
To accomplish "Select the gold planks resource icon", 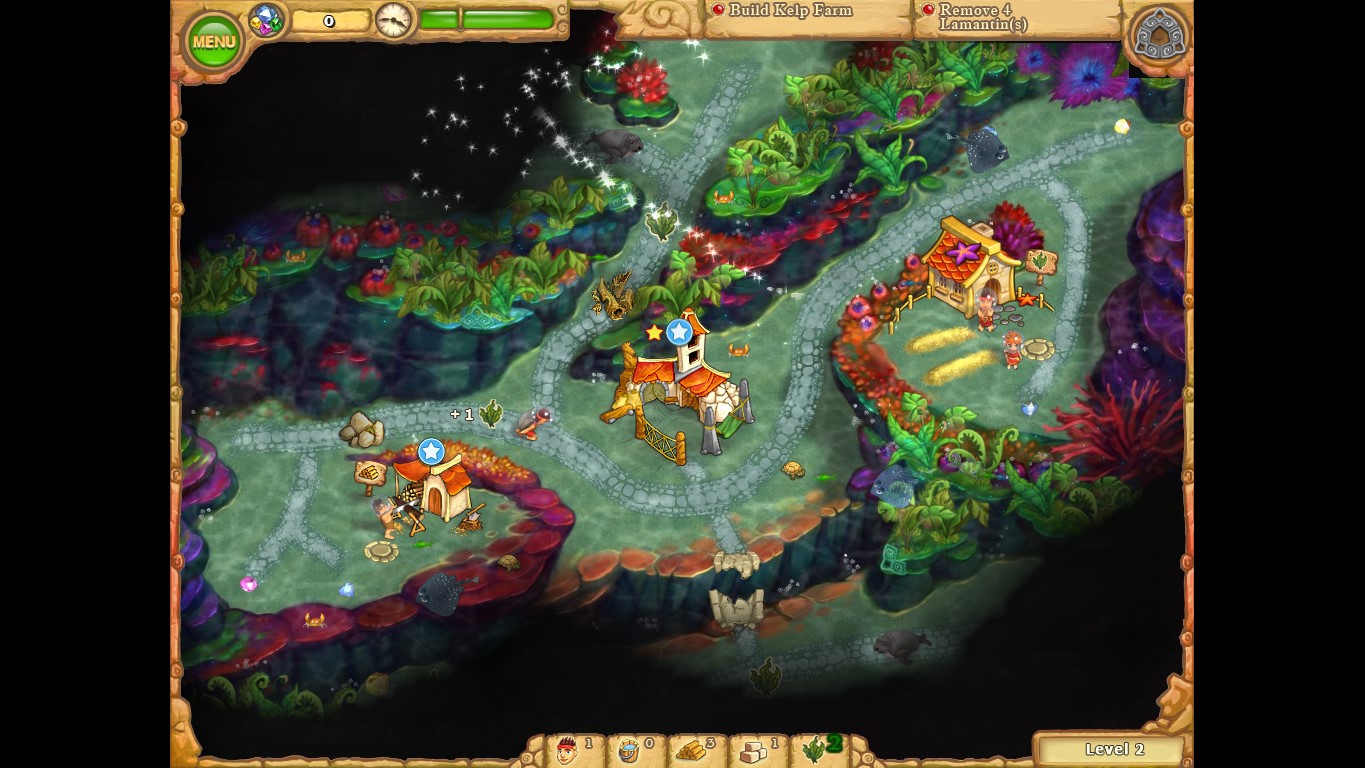I will click(x=692, y=750).
